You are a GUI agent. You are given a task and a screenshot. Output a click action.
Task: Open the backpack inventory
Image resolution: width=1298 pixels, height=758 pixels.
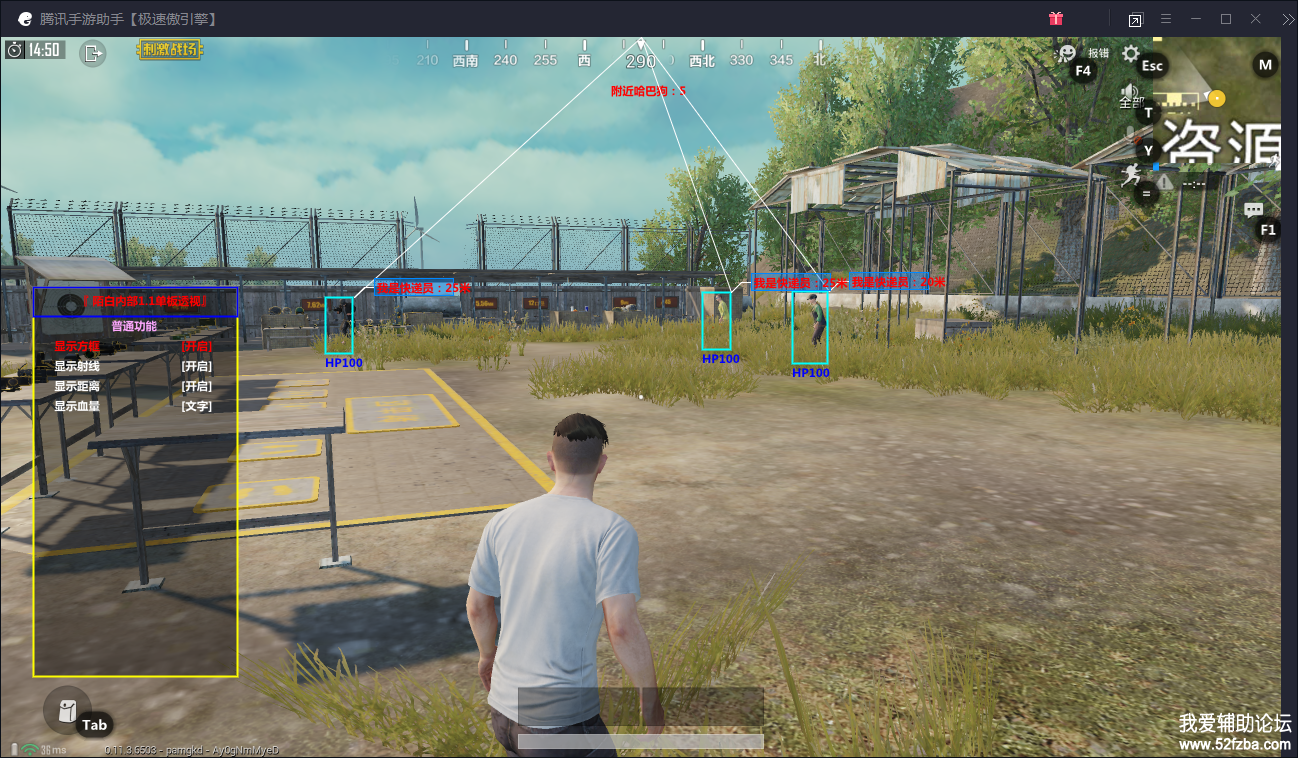67,710
